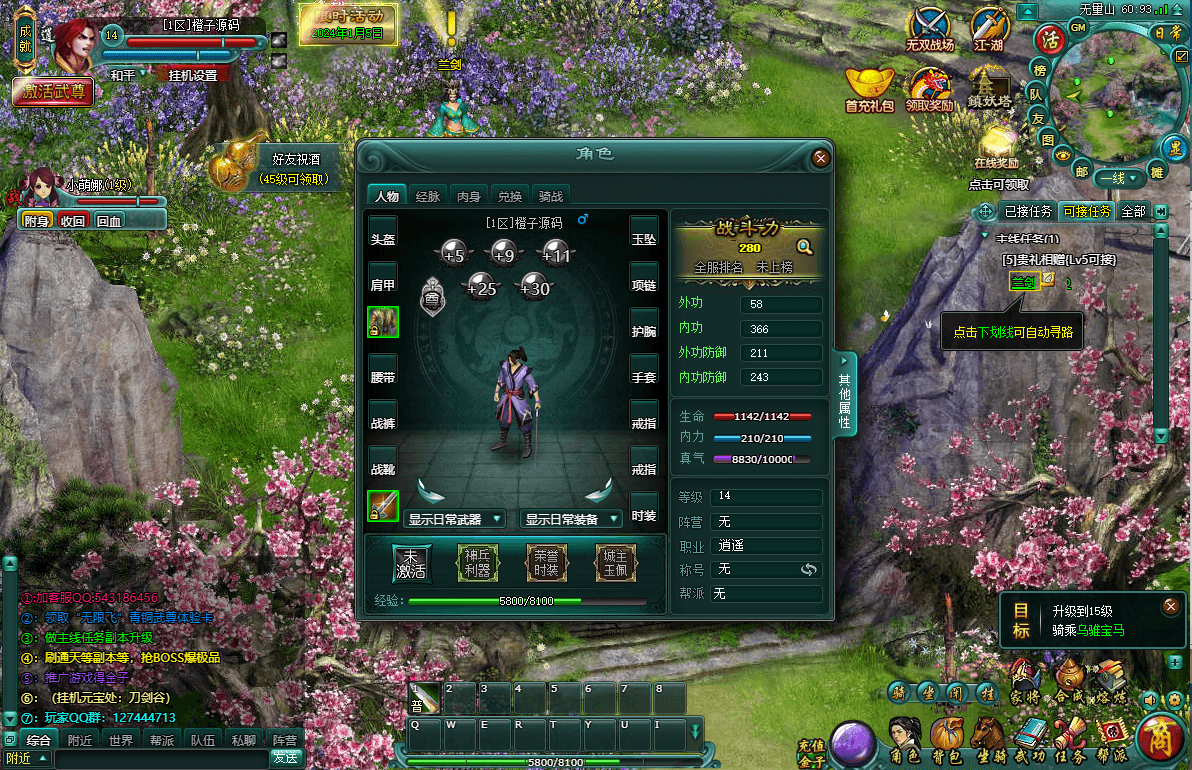Open the 首充礼包 gold ingot icon
Viewport: 1192px width, 770px height.
click(869, 88)
